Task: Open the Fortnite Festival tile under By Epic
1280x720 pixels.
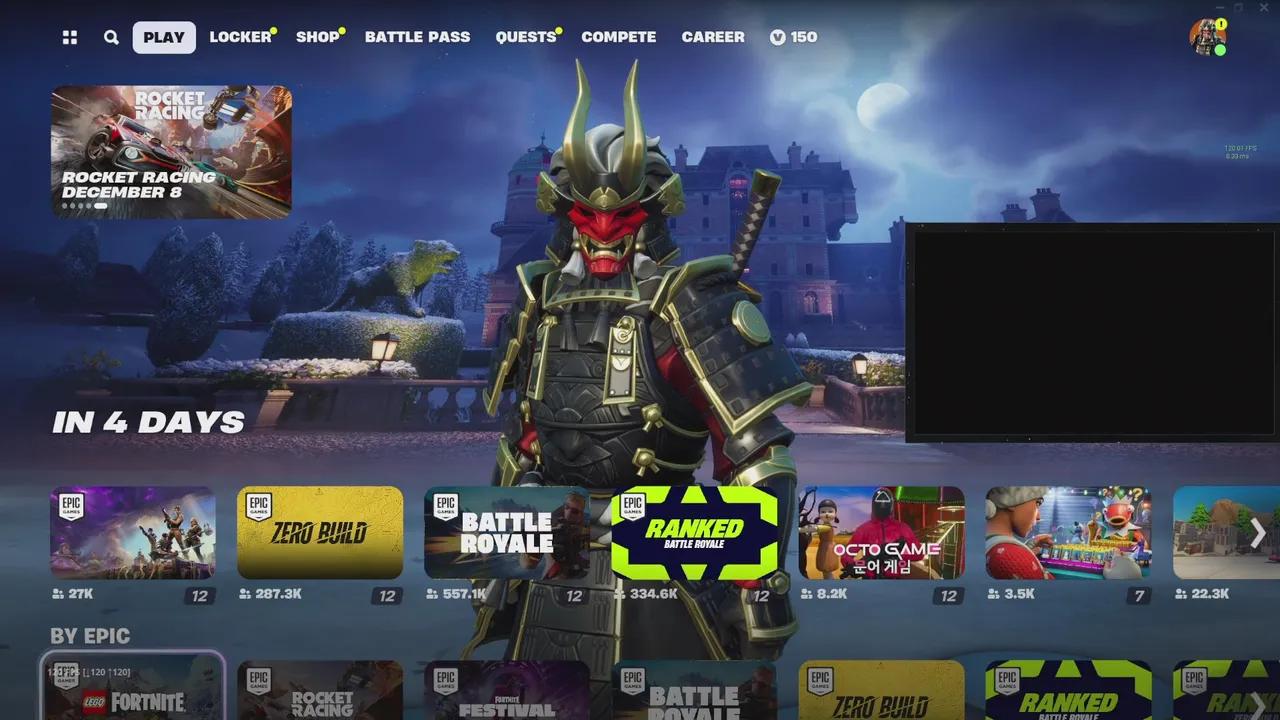Action: [507, 690]
